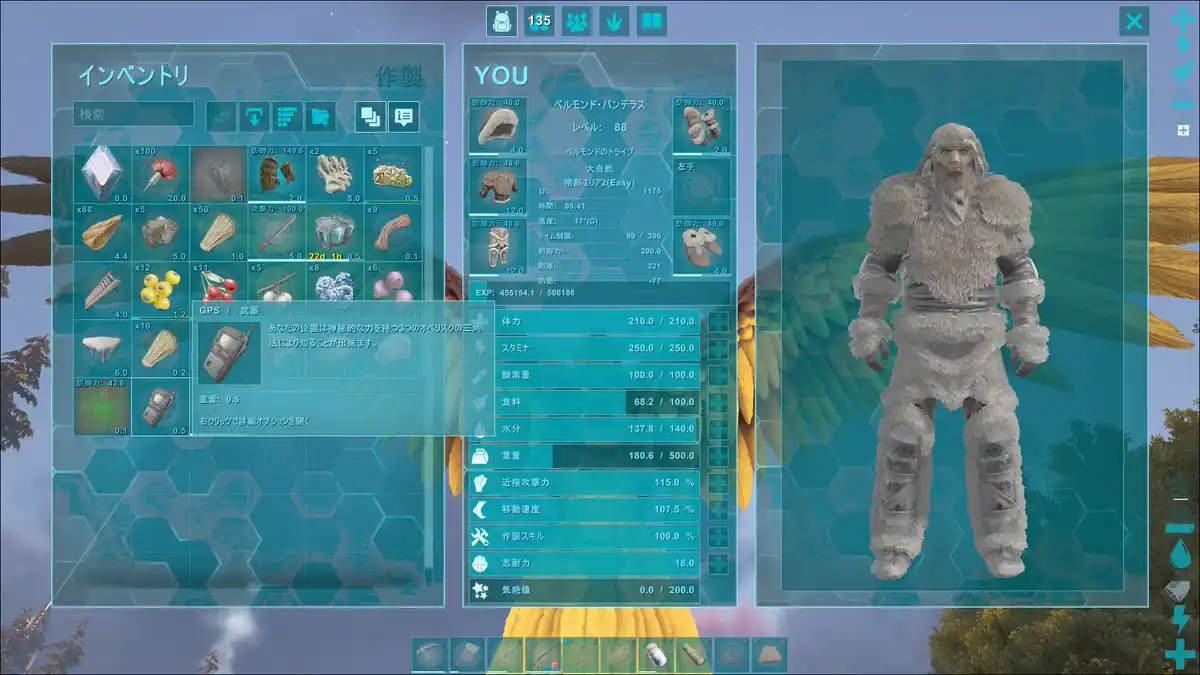Select the yellow berries x12 slot
The width and height of the screenshot is (1200, 675).
point(160,291)
